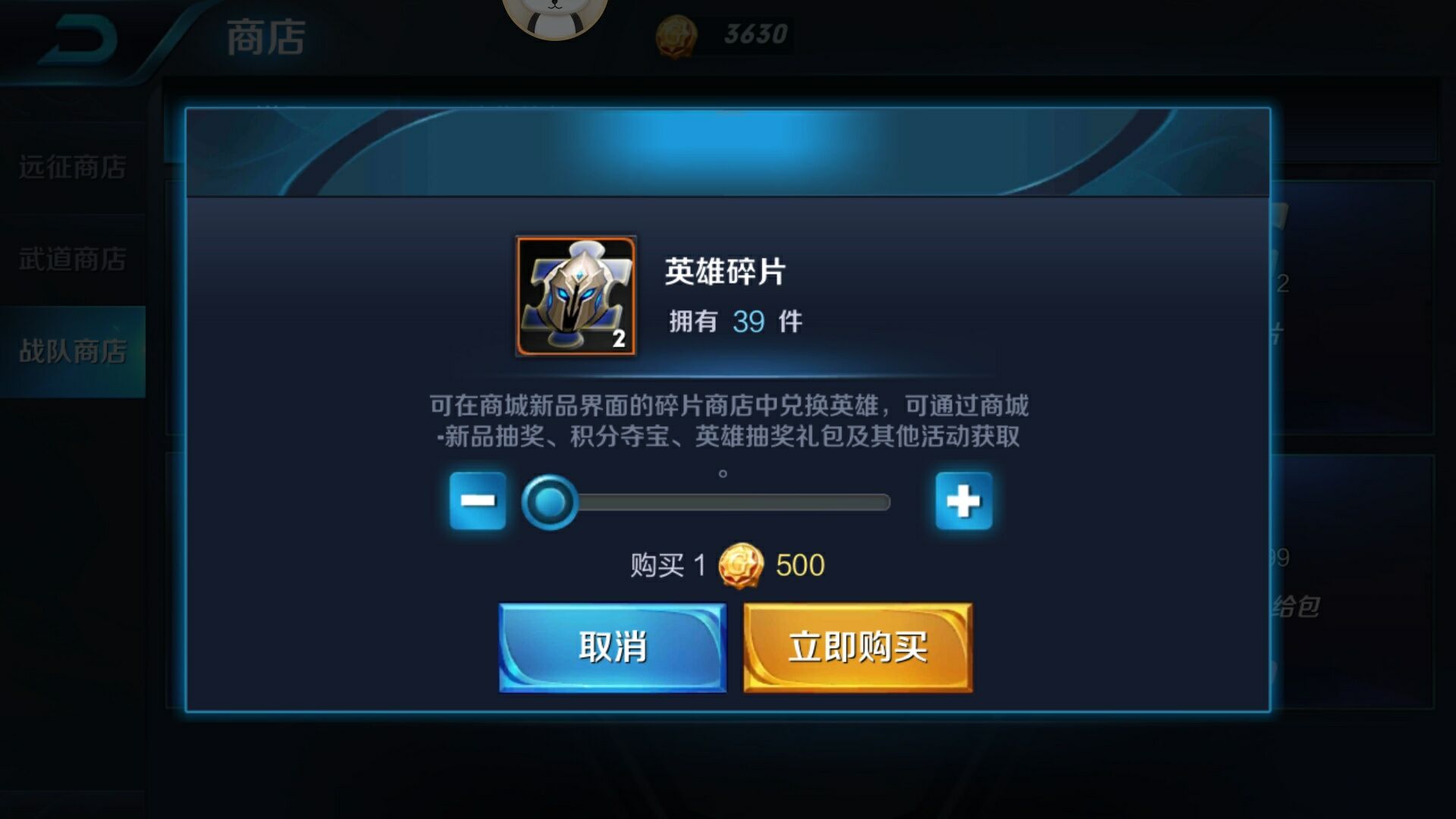
Task: Click the 3630 gold balance display
Action: (747, 32)
